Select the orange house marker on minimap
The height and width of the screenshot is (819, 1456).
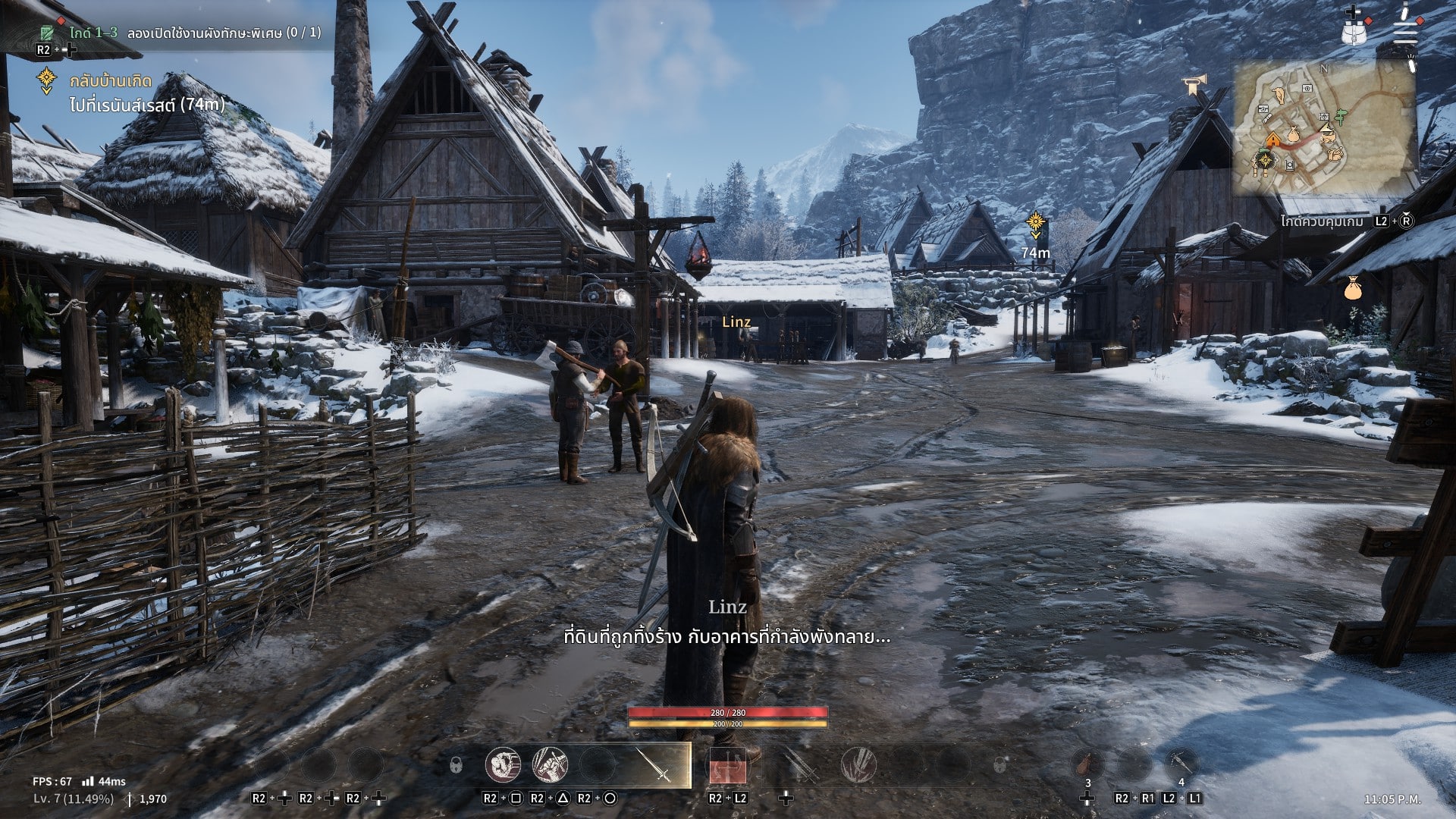pyautogui.click(x=1272, y=140)
